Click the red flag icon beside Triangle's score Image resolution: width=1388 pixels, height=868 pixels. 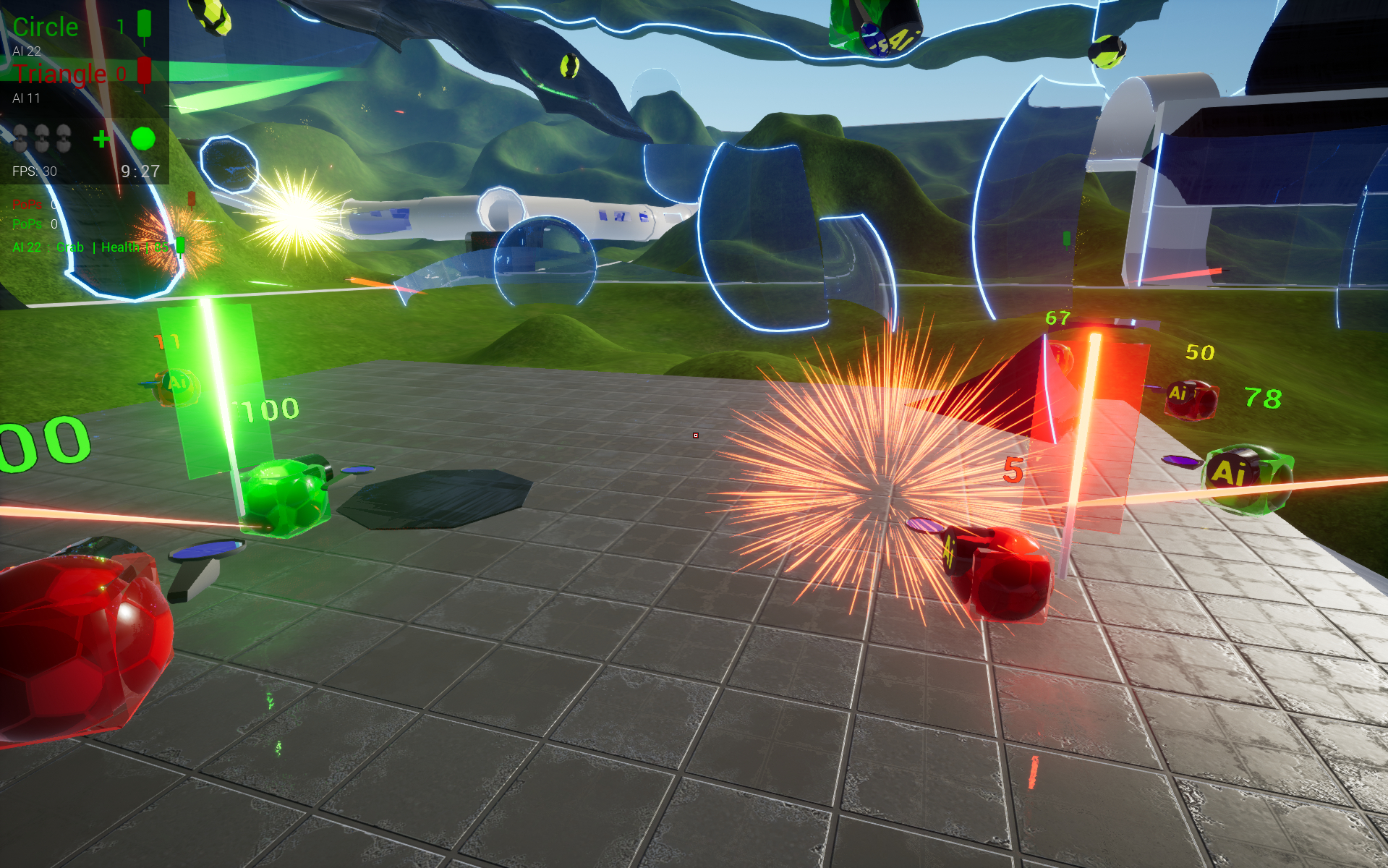[145, 71]
